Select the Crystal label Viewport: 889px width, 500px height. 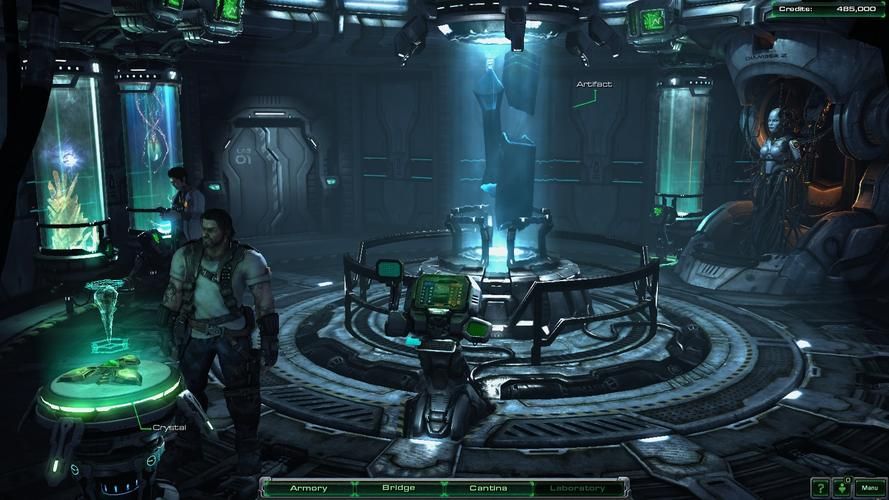coord(169,427)
